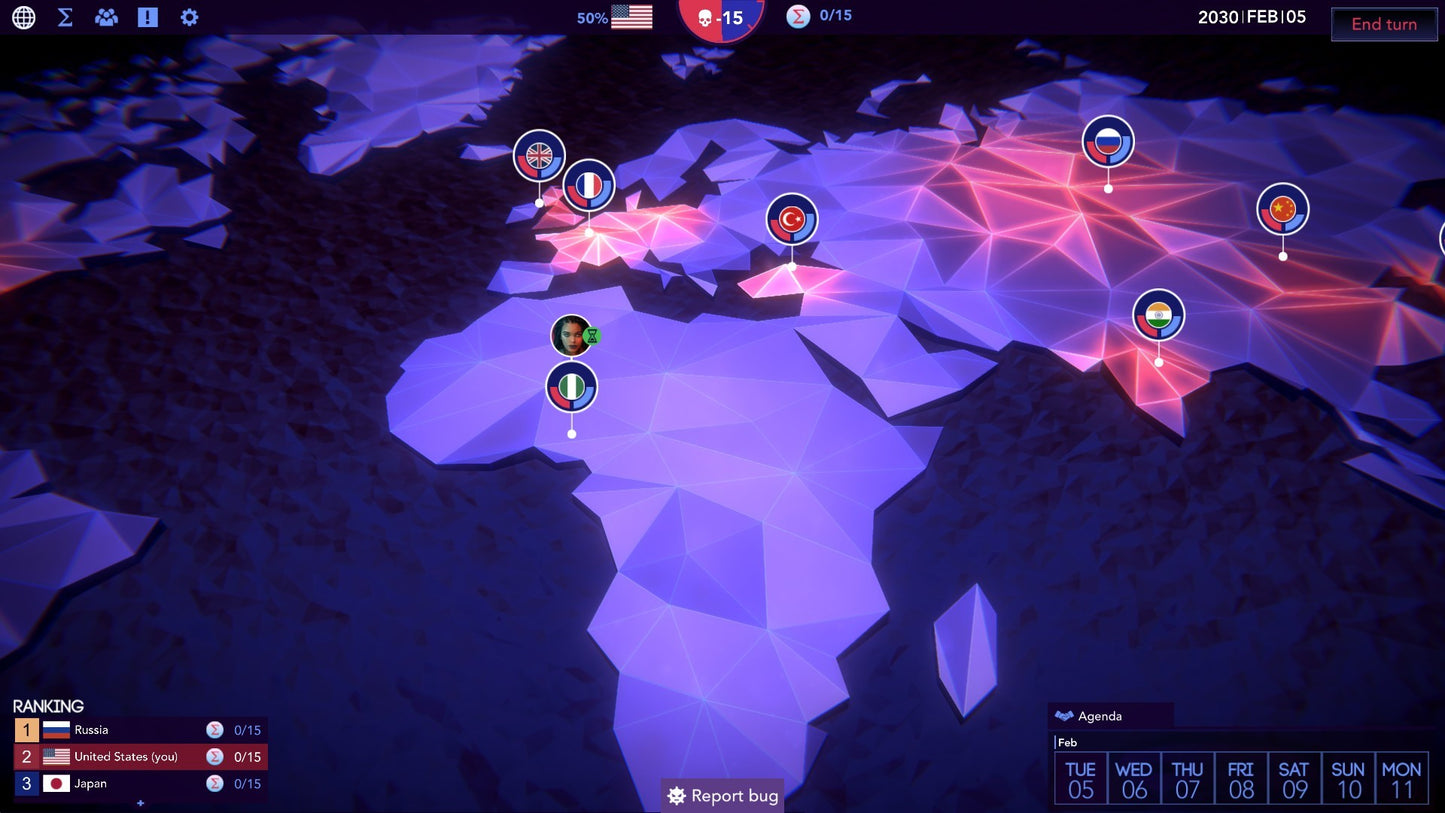Select the Russia map marker
The image size is (1445, 813).
pos(1107,142)
